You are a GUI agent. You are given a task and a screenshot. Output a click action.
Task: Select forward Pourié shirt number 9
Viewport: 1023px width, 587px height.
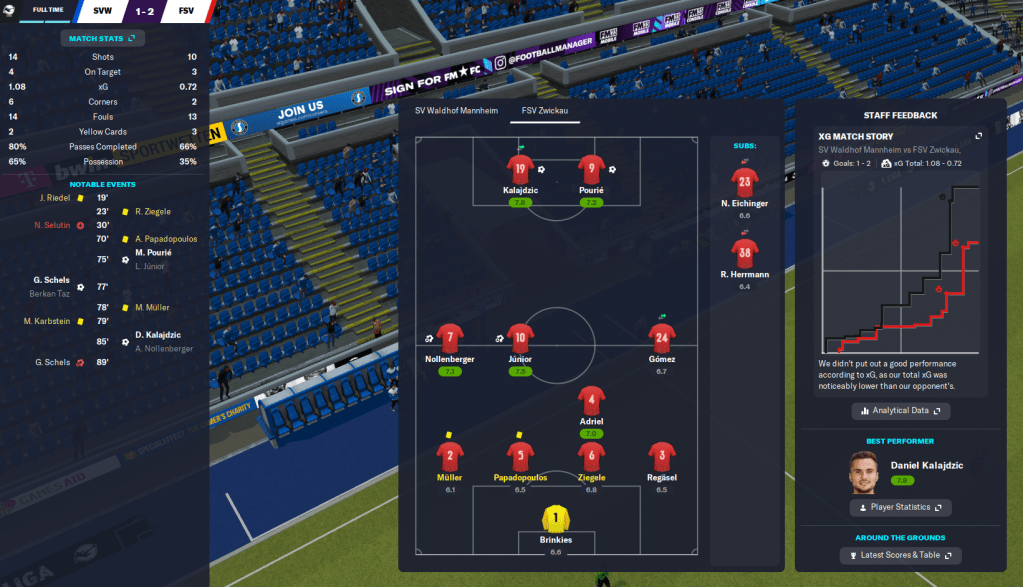[590, 169]
